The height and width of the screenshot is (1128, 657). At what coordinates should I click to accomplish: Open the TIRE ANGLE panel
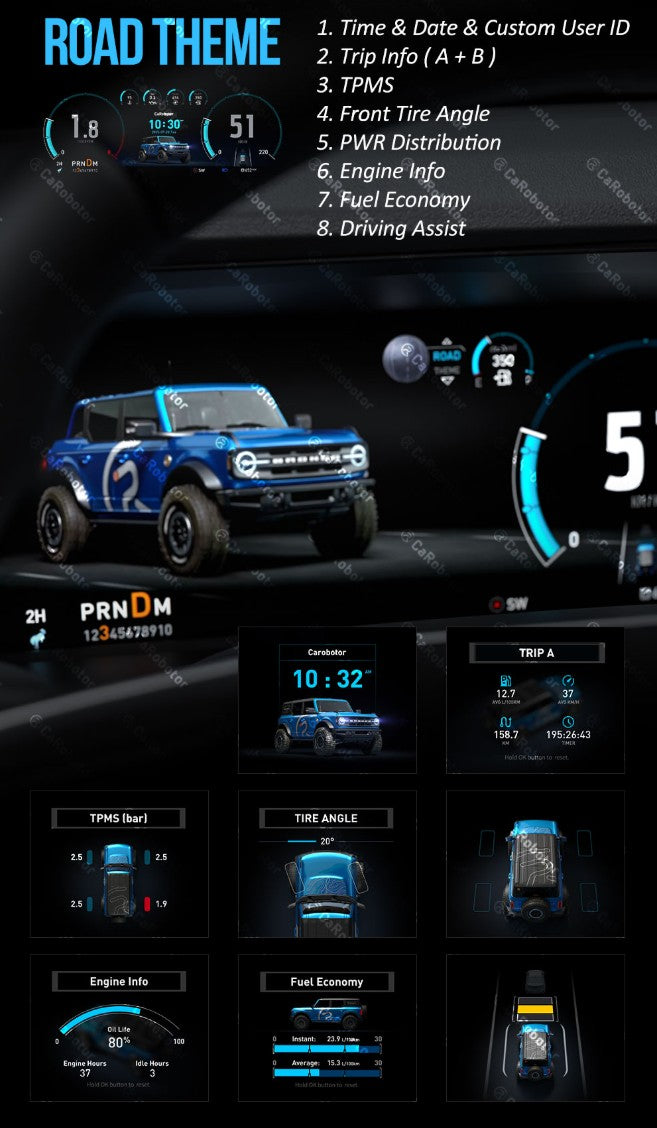pos(327,863)
